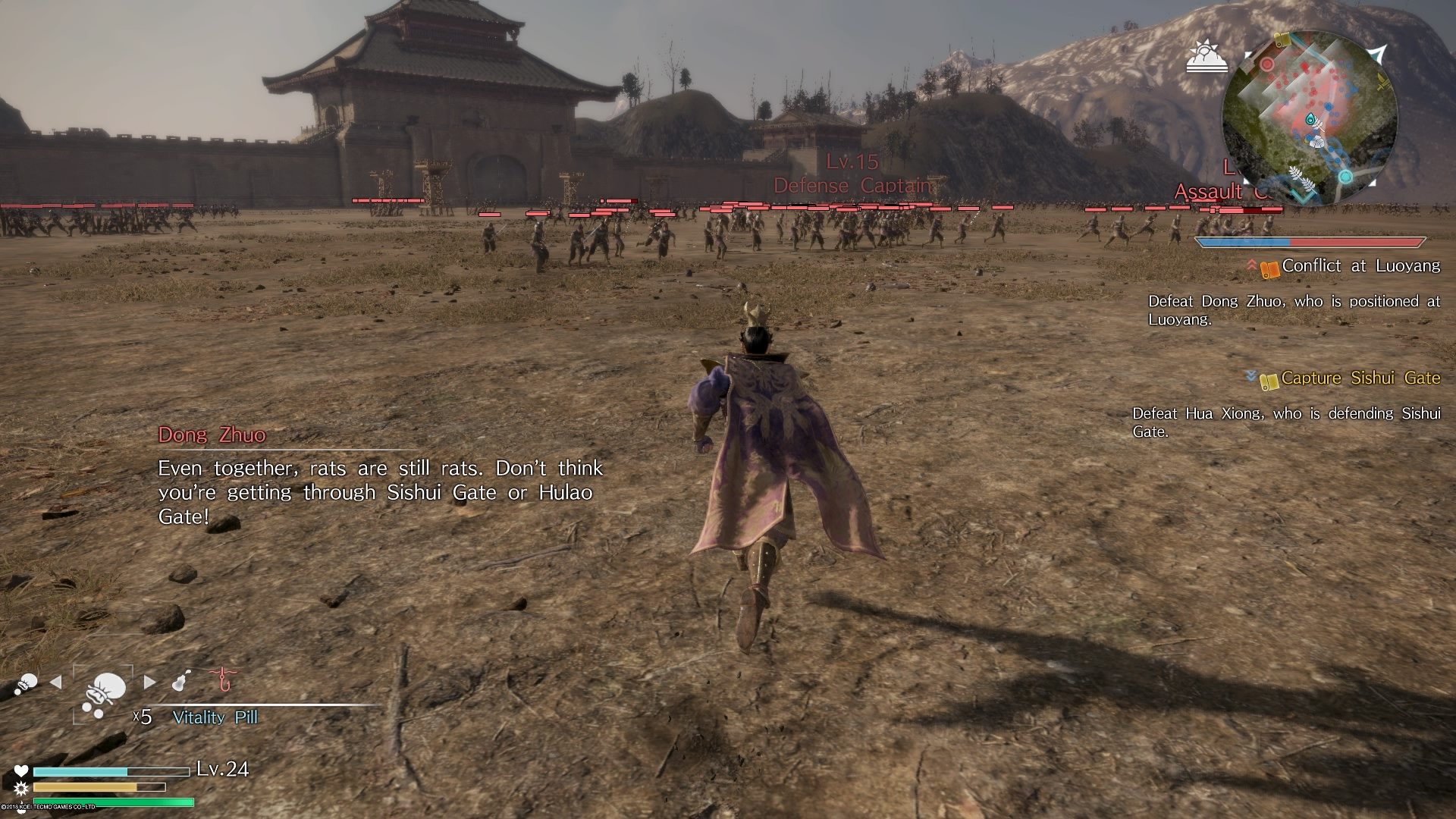
Task: Click the red fishing hook icon
Action: coord(224,680)
